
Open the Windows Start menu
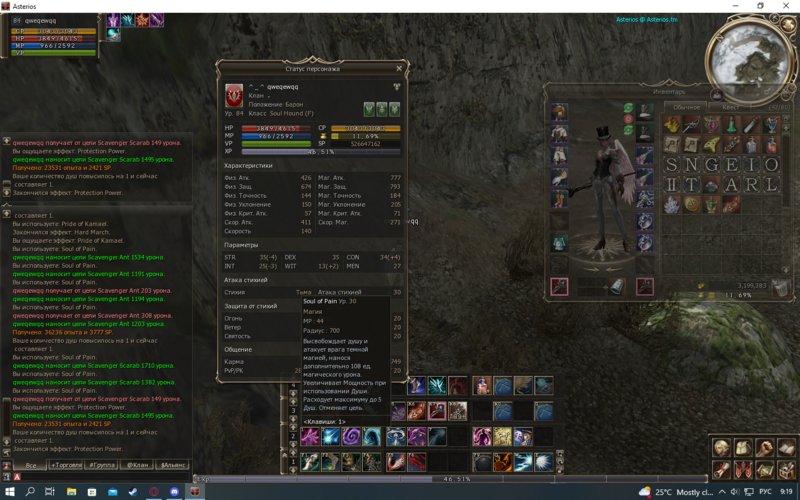coord(9,492)
